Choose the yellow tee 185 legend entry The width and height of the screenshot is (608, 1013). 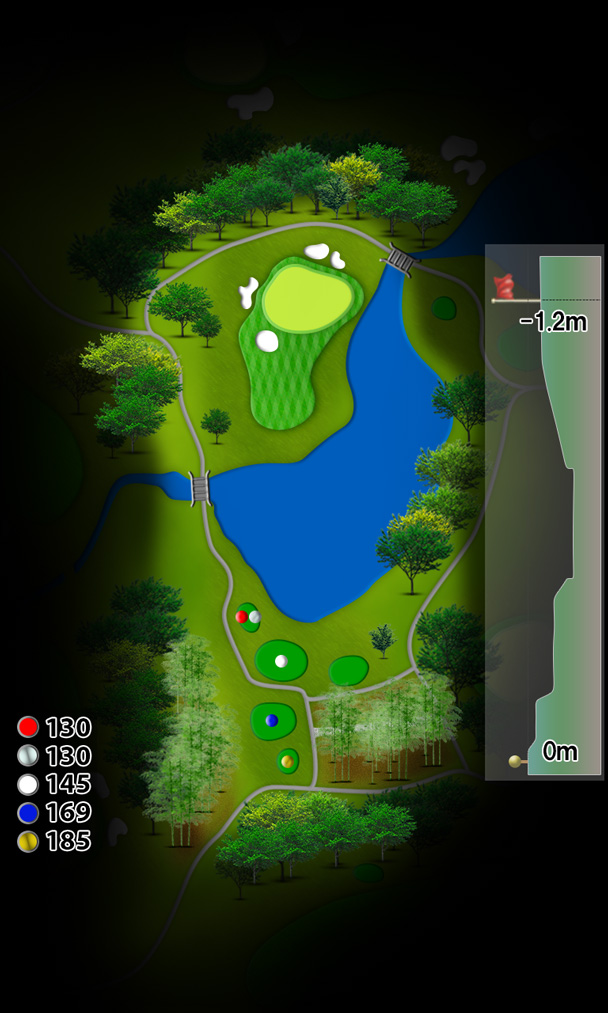pos(54,841)
